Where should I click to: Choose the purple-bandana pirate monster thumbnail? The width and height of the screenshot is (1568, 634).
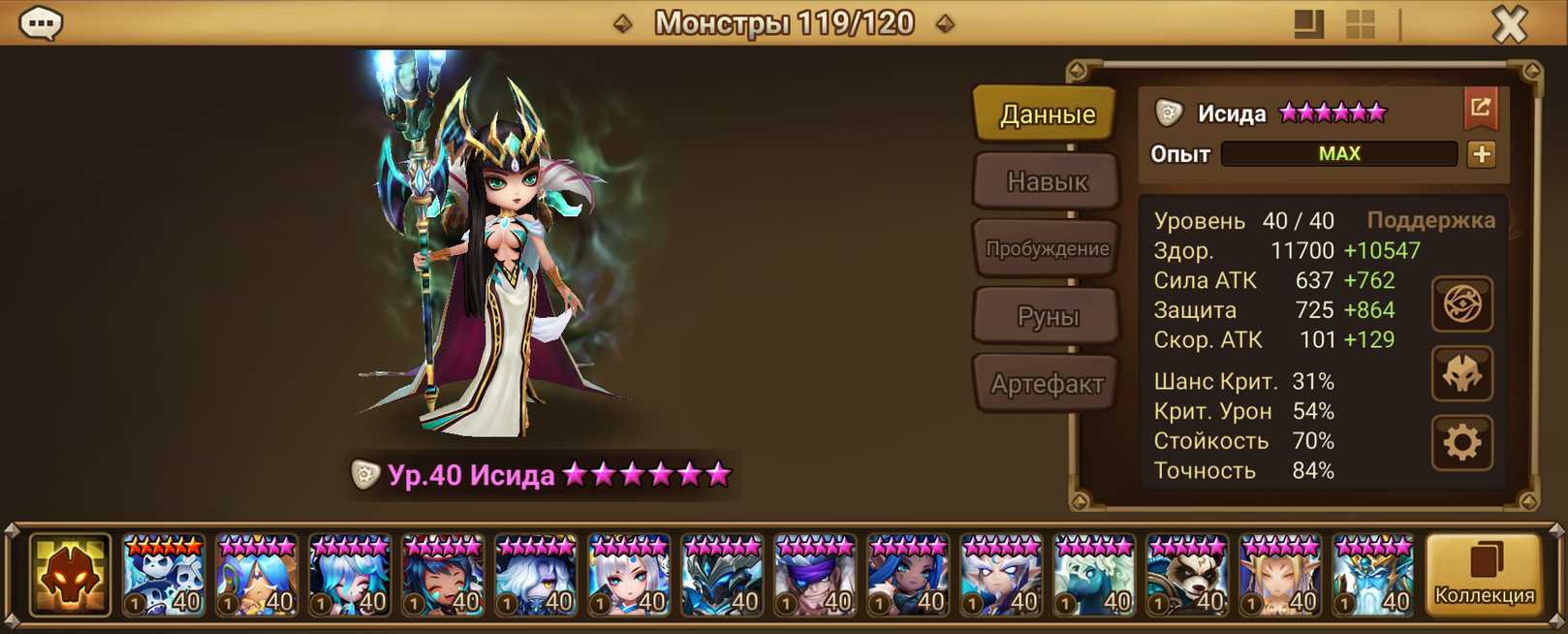[815, 576]
